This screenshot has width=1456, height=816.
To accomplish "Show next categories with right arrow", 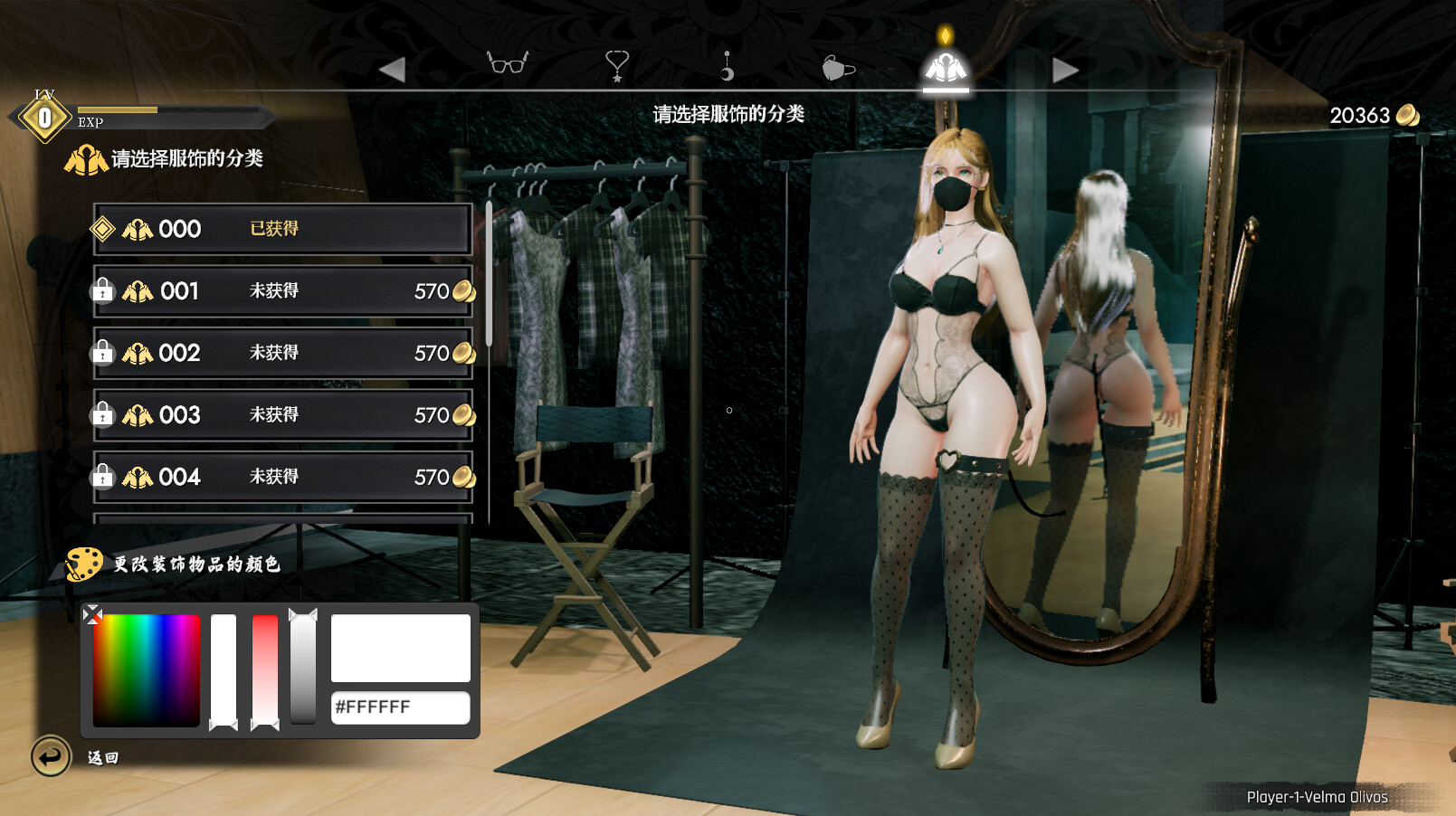I will [x=1065, y=70].
